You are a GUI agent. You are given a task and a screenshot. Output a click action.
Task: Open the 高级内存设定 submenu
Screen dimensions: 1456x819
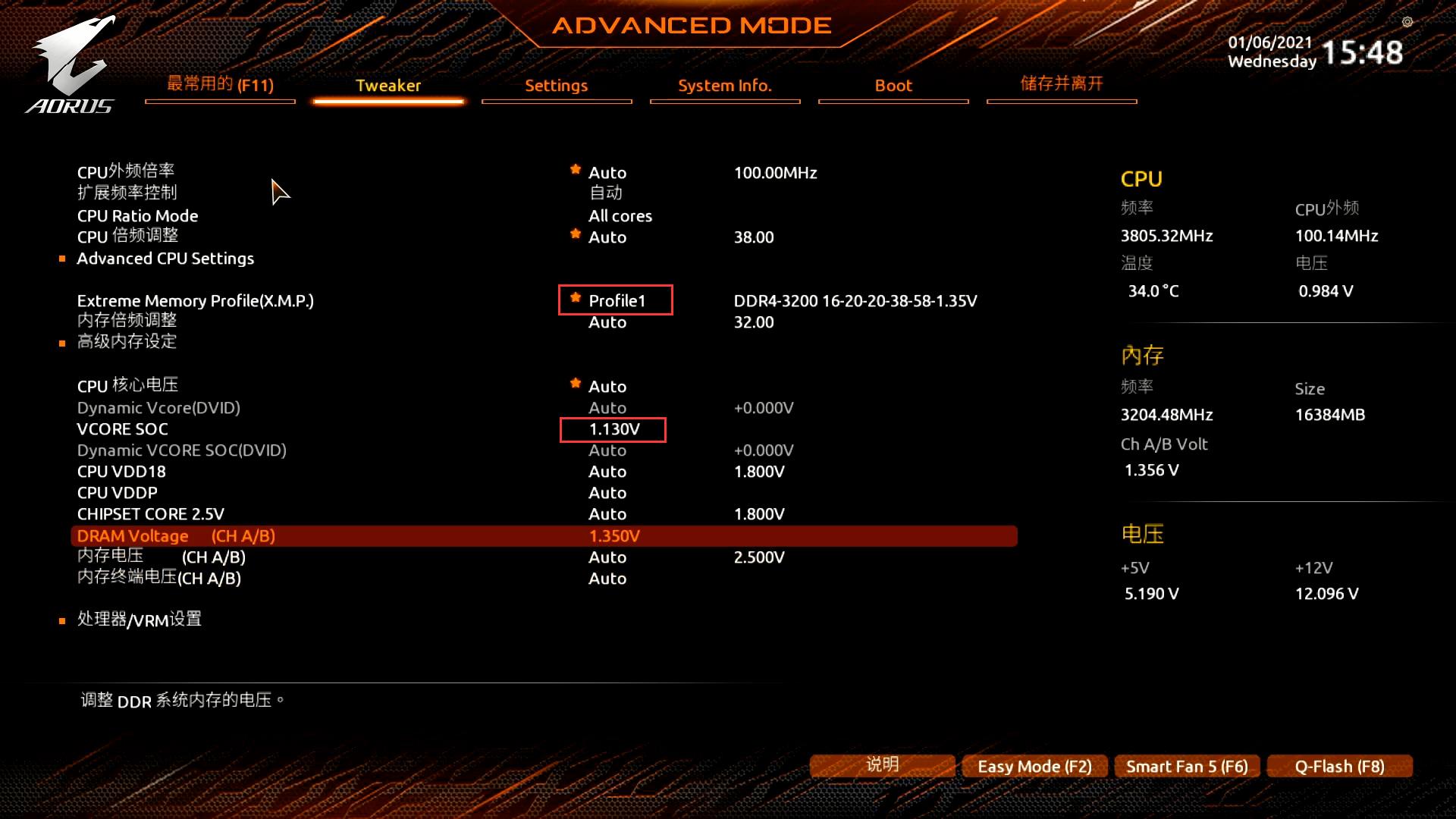tap(126, 342)
